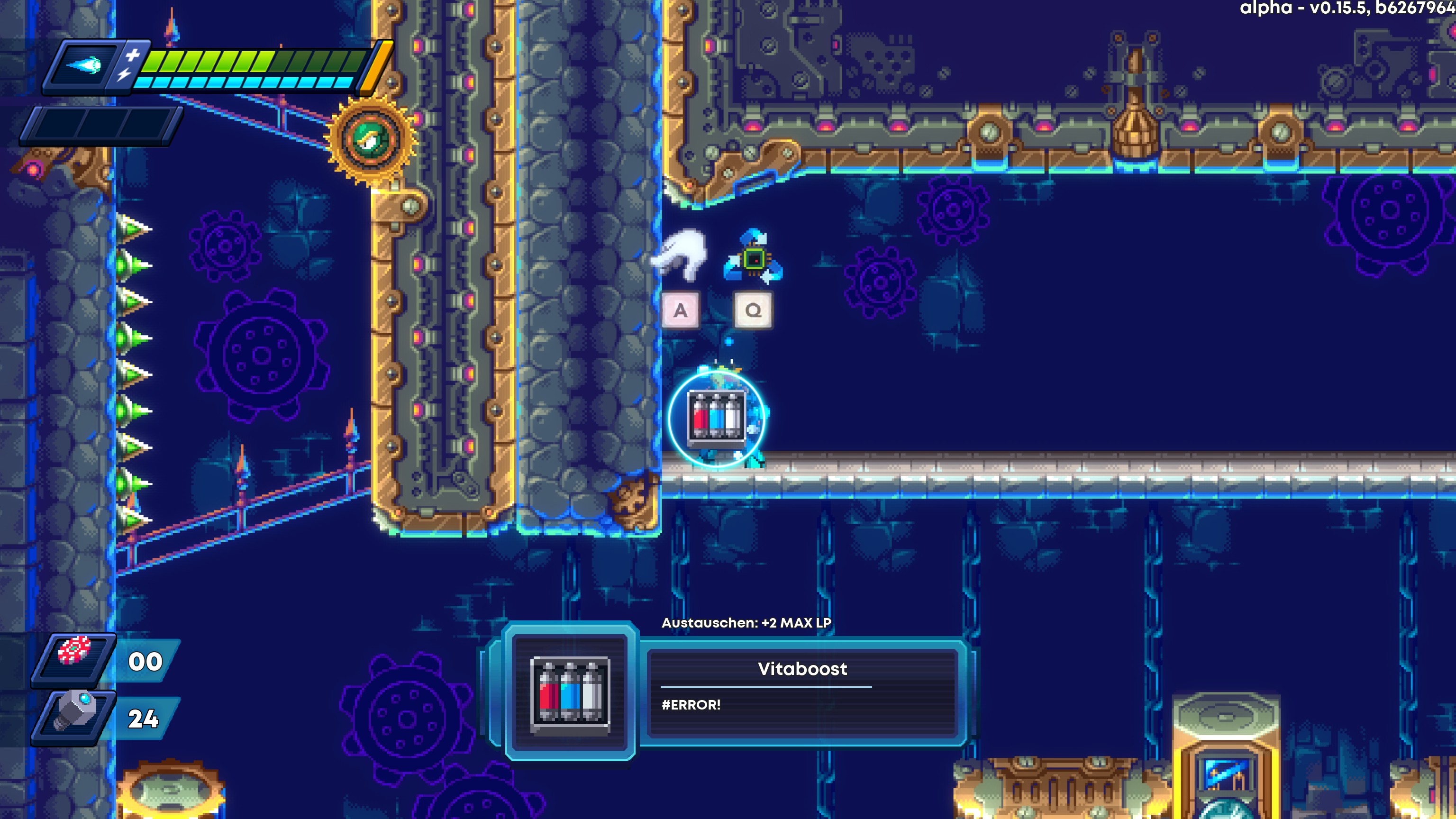Click the nut and bolt currency icon
The width and height of the screenshot is (1456, 819).
(74, 712)
